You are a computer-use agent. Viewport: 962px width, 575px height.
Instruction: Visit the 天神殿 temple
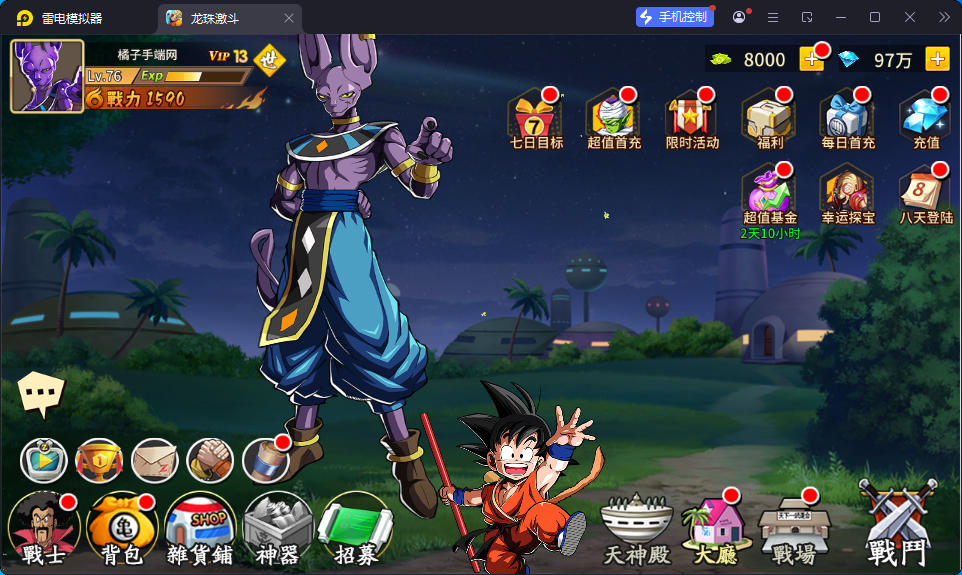coord(635,530)
